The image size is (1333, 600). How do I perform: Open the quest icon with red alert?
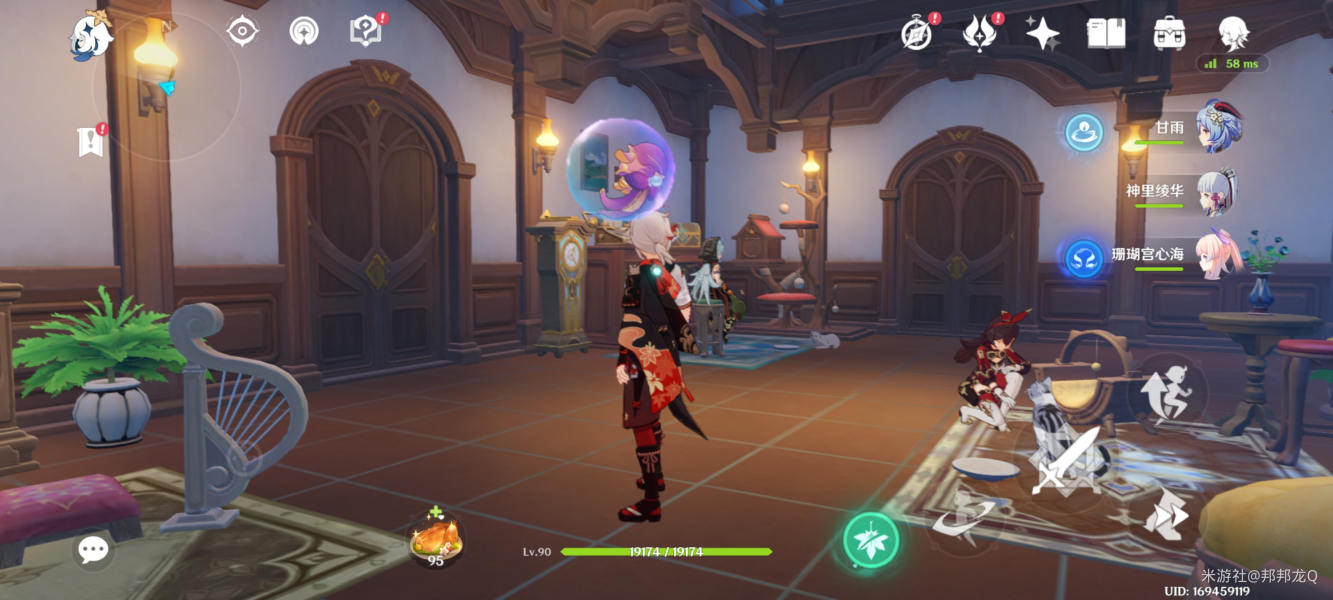366,31
